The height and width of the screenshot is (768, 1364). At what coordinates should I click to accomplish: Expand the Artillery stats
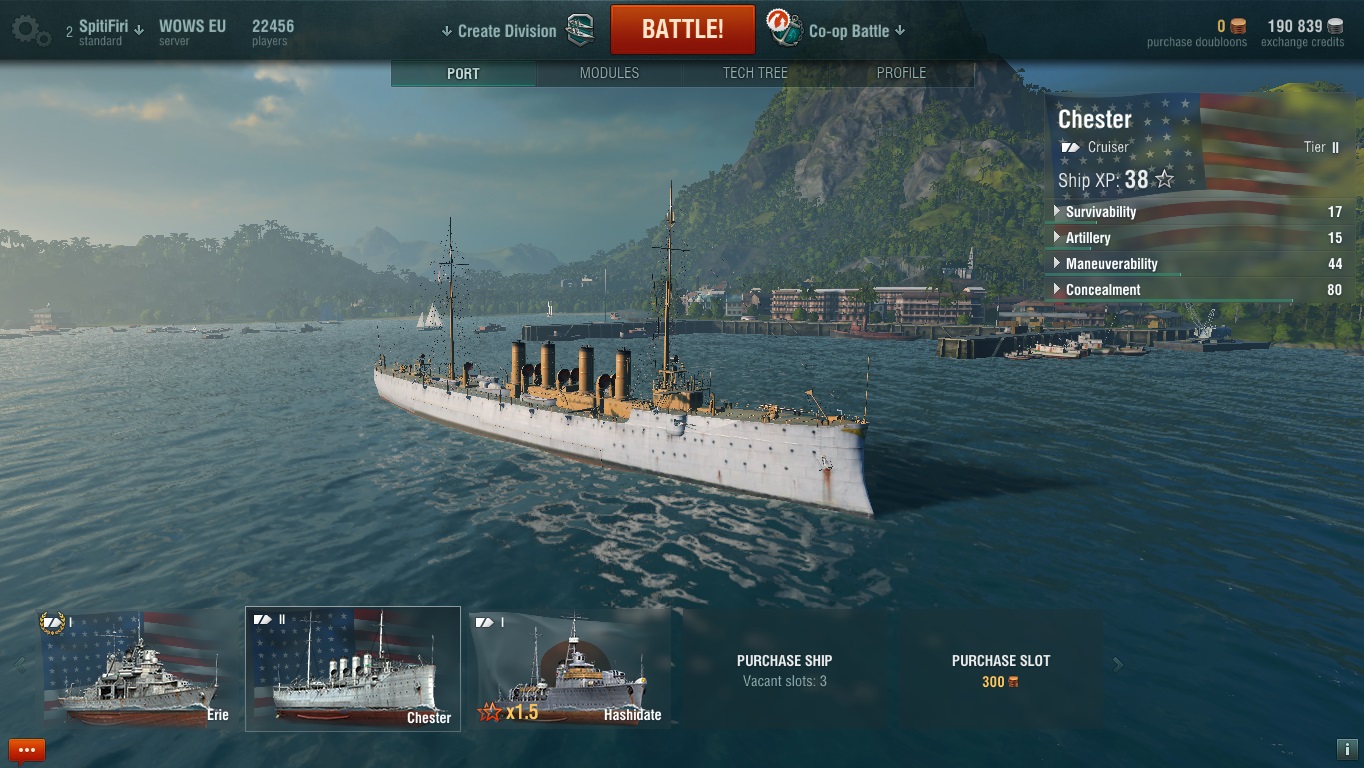point(1087,238)
